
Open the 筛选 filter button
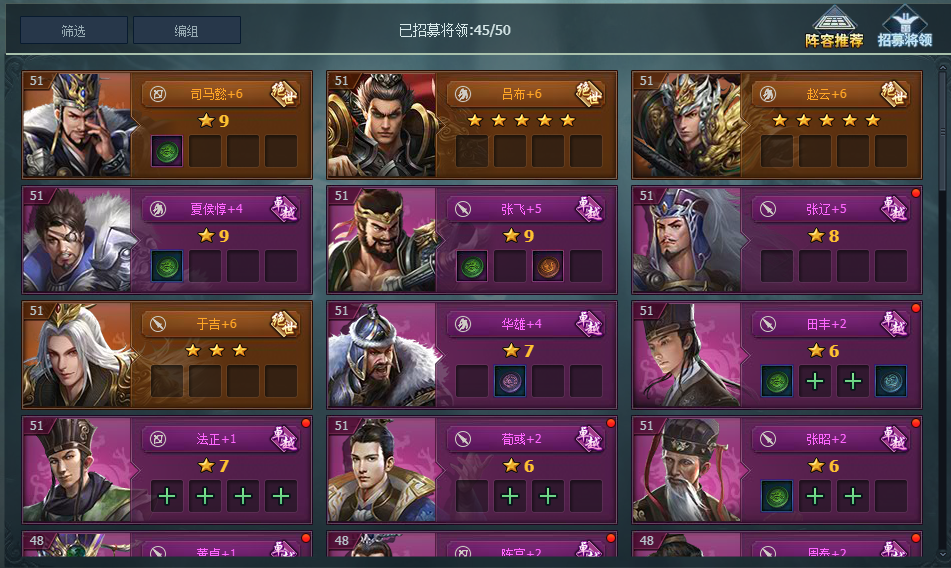tap(73, 30)
